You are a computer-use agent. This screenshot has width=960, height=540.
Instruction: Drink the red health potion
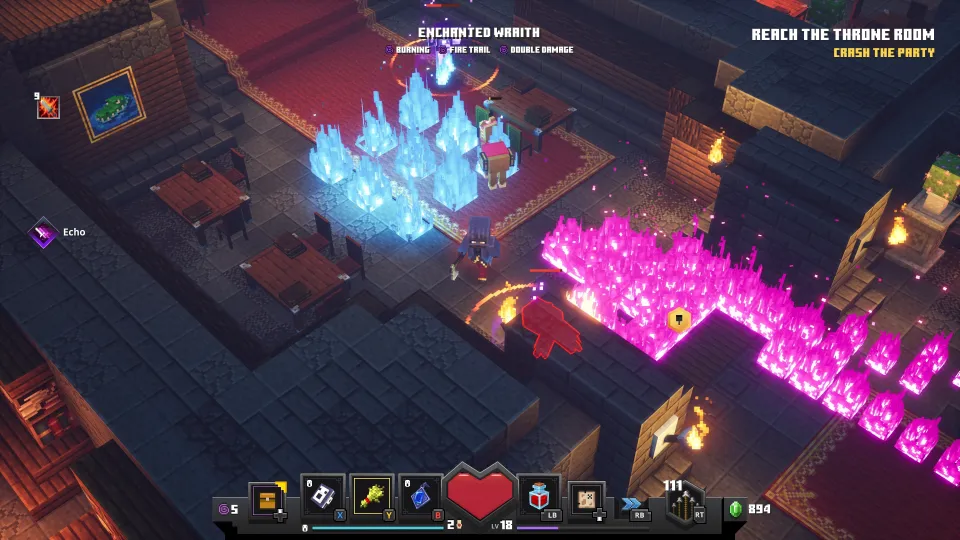click(540, 496)
